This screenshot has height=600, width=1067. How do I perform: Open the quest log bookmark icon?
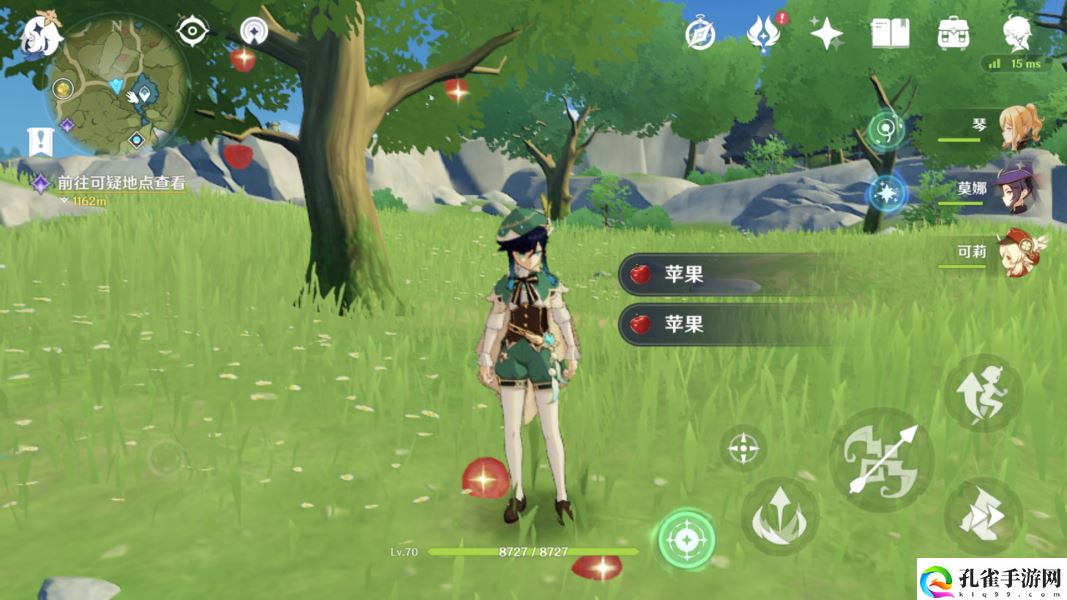tap(41, 142)
